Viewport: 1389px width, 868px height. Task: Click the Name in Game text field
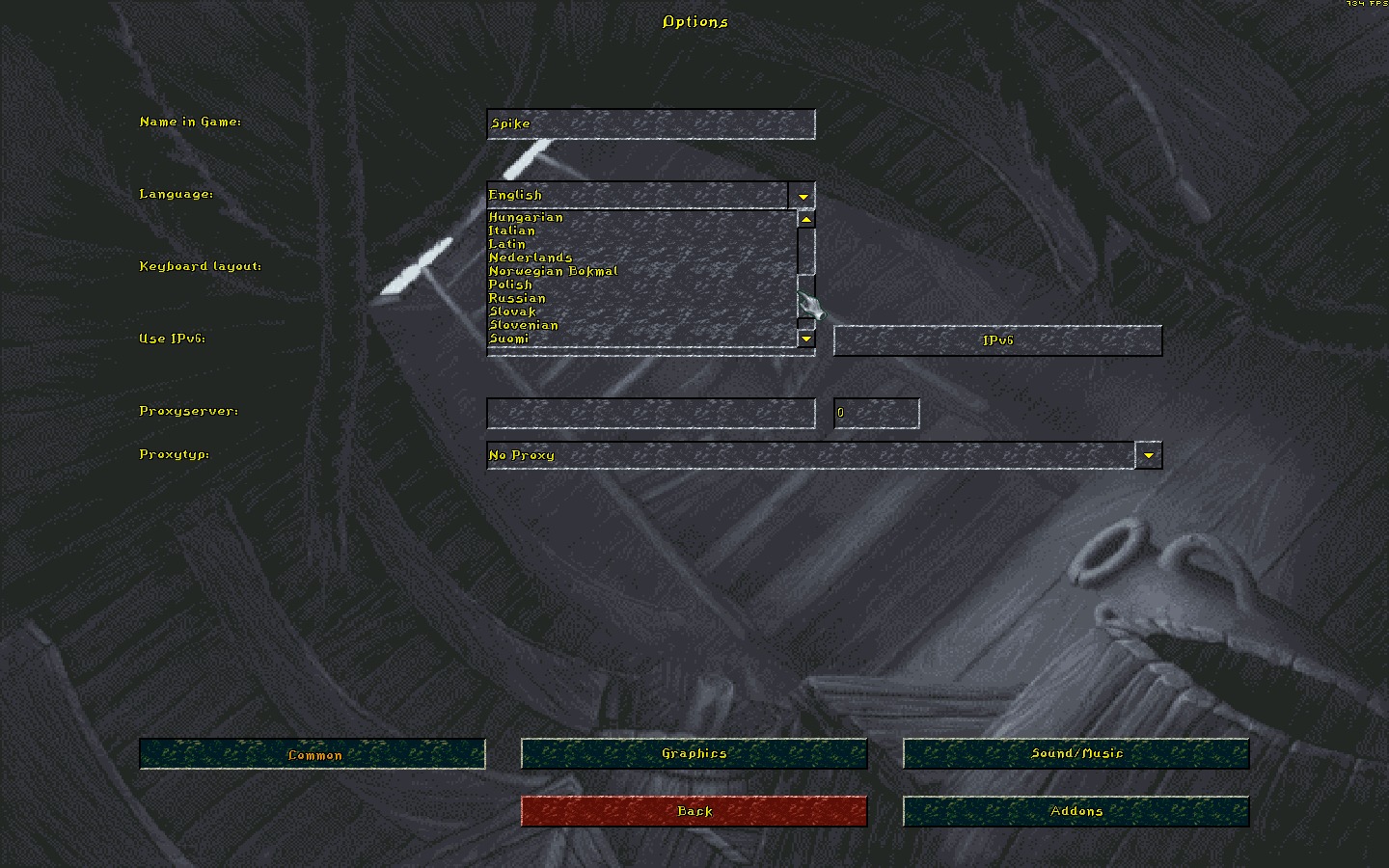[x=651, y=123]
